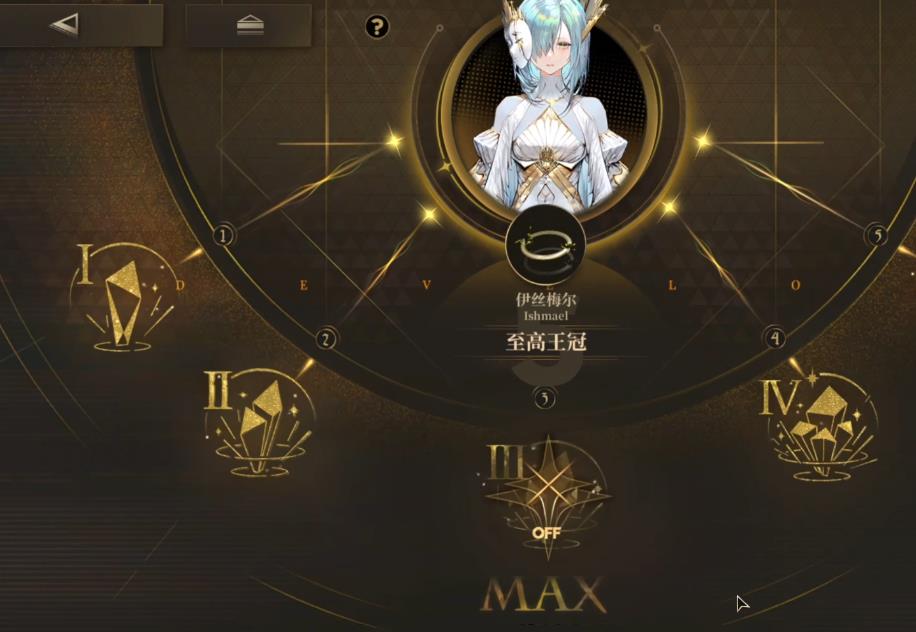The width and height of the screenshot is (916, 632).
Task: Open the Ishmael token ring icon
Action: 545,245
